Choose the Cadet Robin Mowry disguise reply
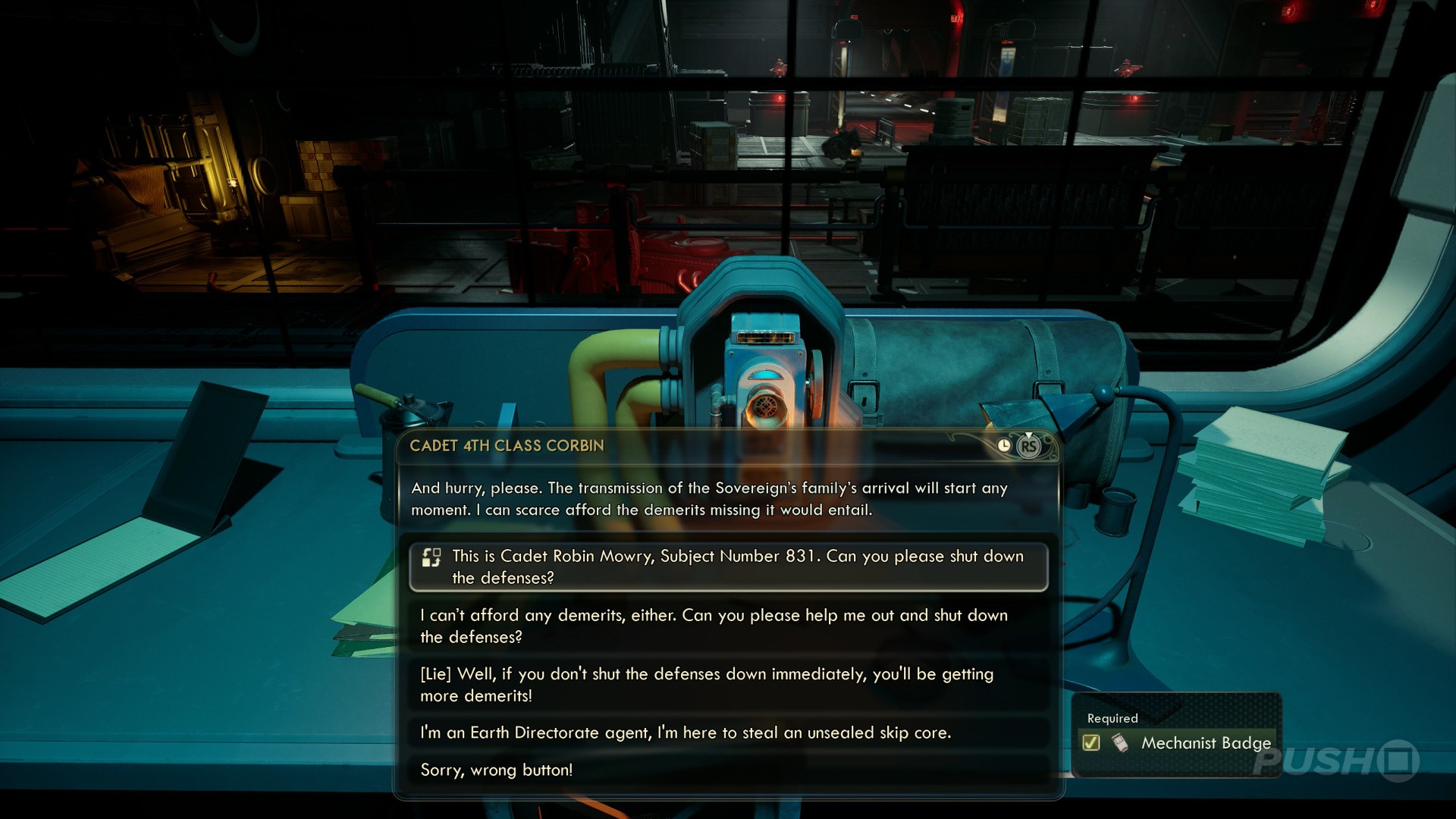 (x=728, y=566)
